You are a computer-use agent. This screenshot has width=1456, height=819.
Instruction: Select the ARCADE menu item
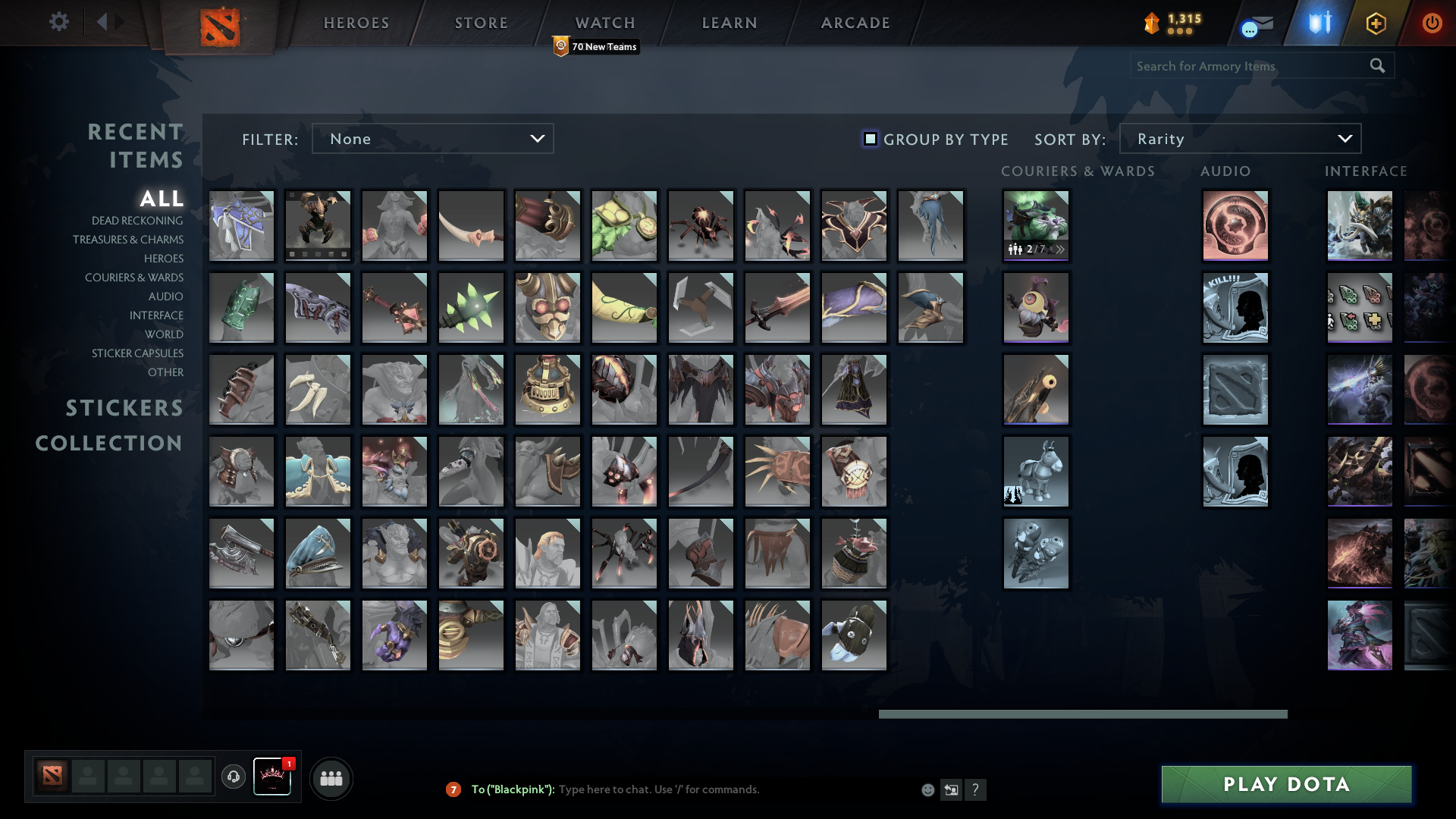pyautogui.click(x=854, y=22)
